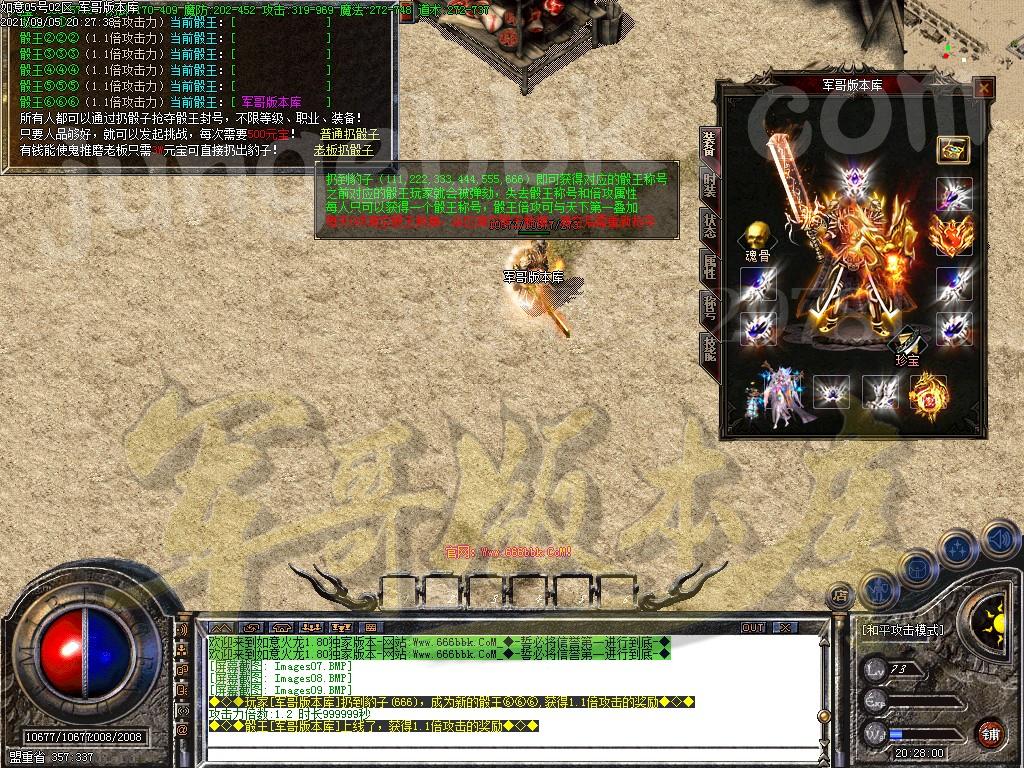Select the 魂骨 golden skull slot
1024x768 pixels.
pyautogui.click(x=757, y=238)
